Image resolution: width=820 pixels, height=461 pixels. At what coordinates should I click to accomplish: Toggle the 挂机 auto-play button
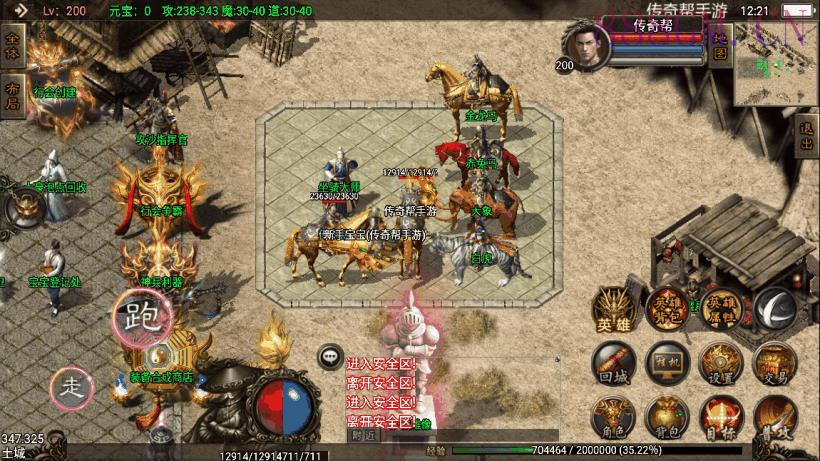(665, 363)
